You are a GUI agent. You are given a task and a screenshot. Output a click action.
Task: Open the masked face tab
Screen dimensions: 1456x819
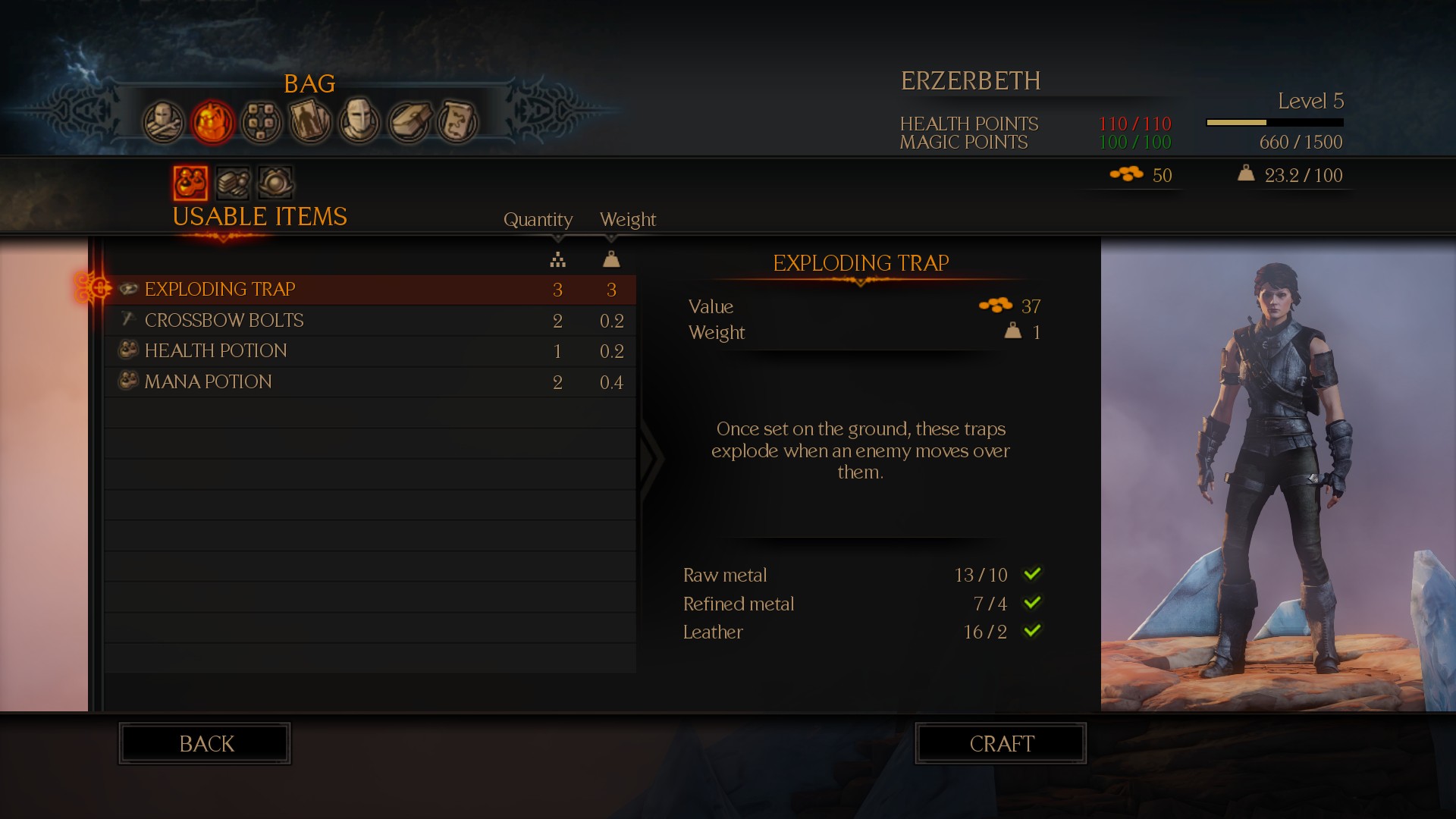359,121
